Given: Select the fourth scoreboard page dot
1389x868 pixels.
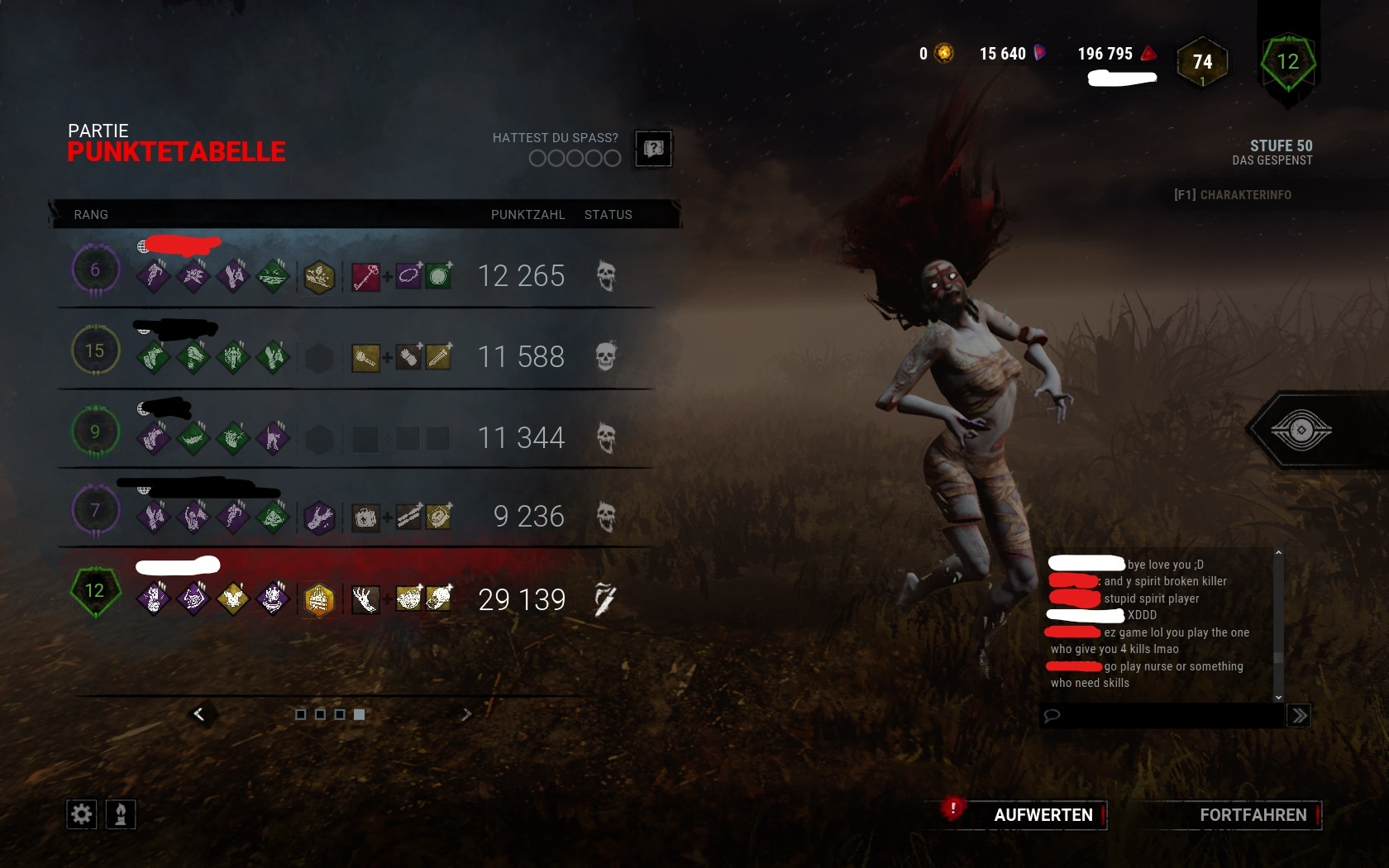Looking at the screenshot, I should pos(359,714).
